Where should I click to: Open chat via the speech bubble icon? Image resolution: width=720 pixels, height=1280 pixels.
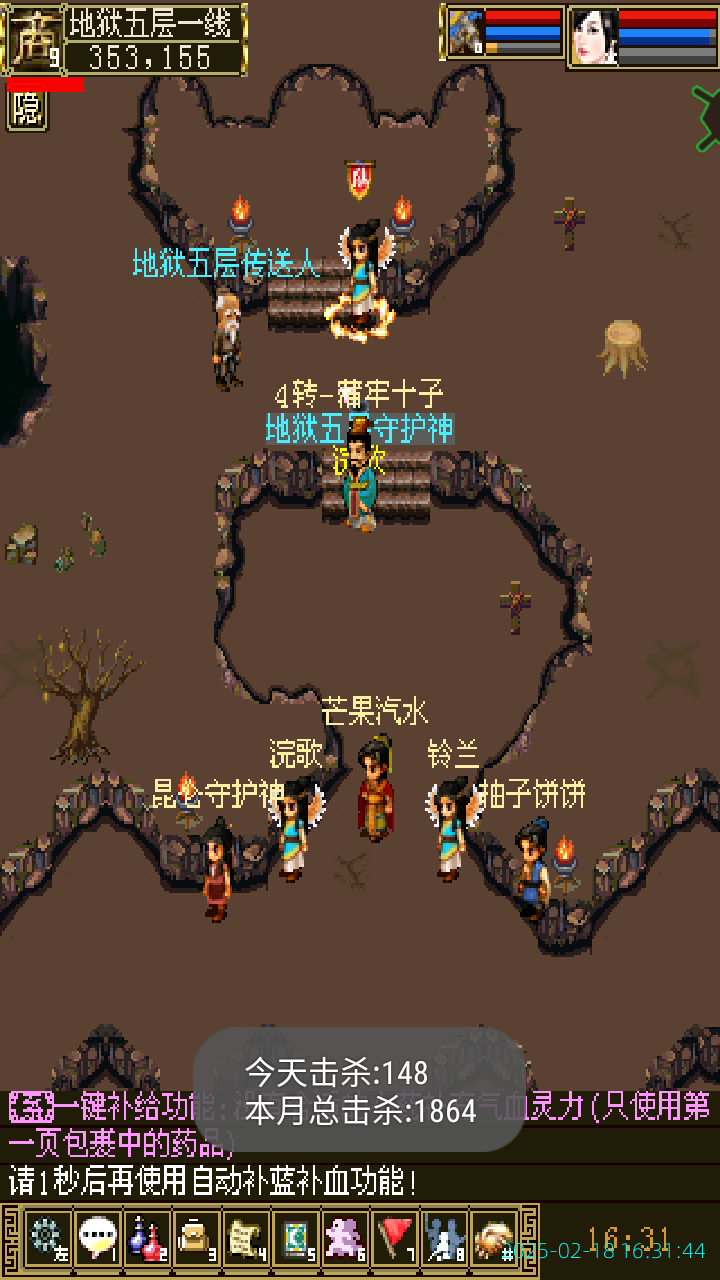(x=96, y=1239)
